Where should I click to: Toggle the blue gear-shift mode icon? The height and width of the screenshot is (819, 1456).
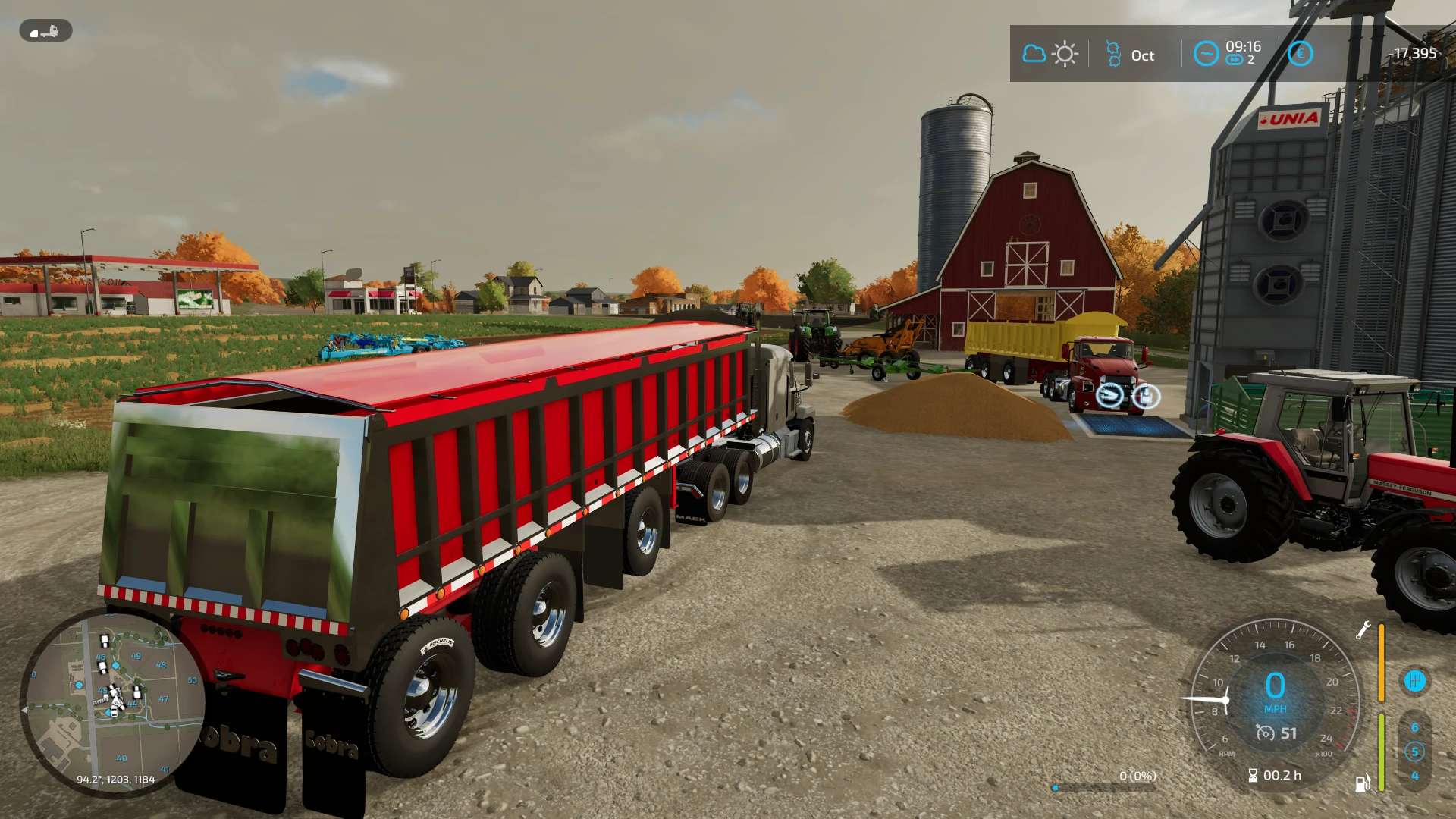1414,680
